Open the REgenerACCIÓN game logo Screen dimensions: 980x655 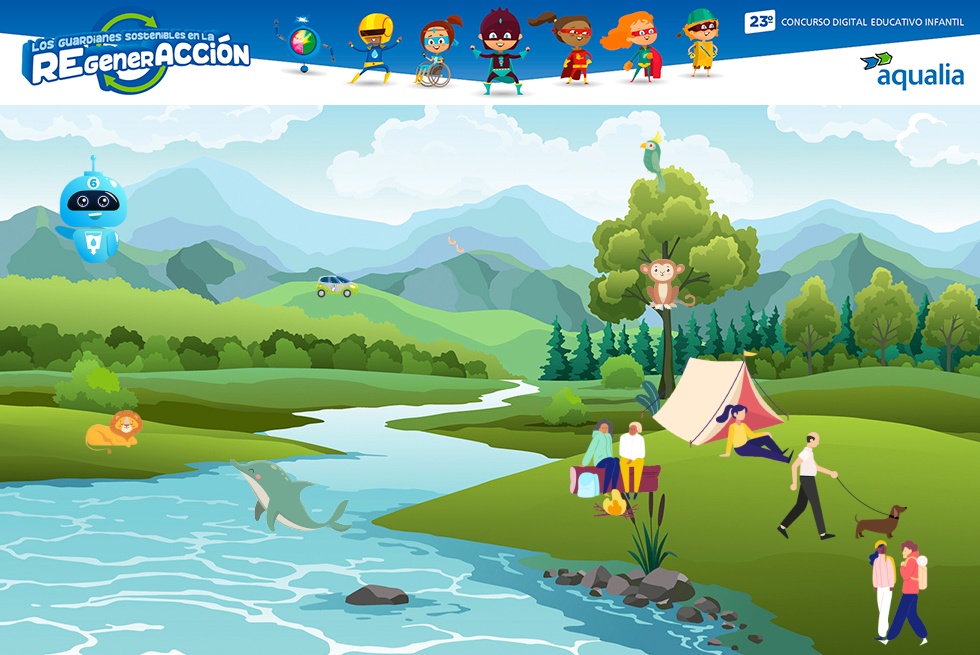click(137, 56)
